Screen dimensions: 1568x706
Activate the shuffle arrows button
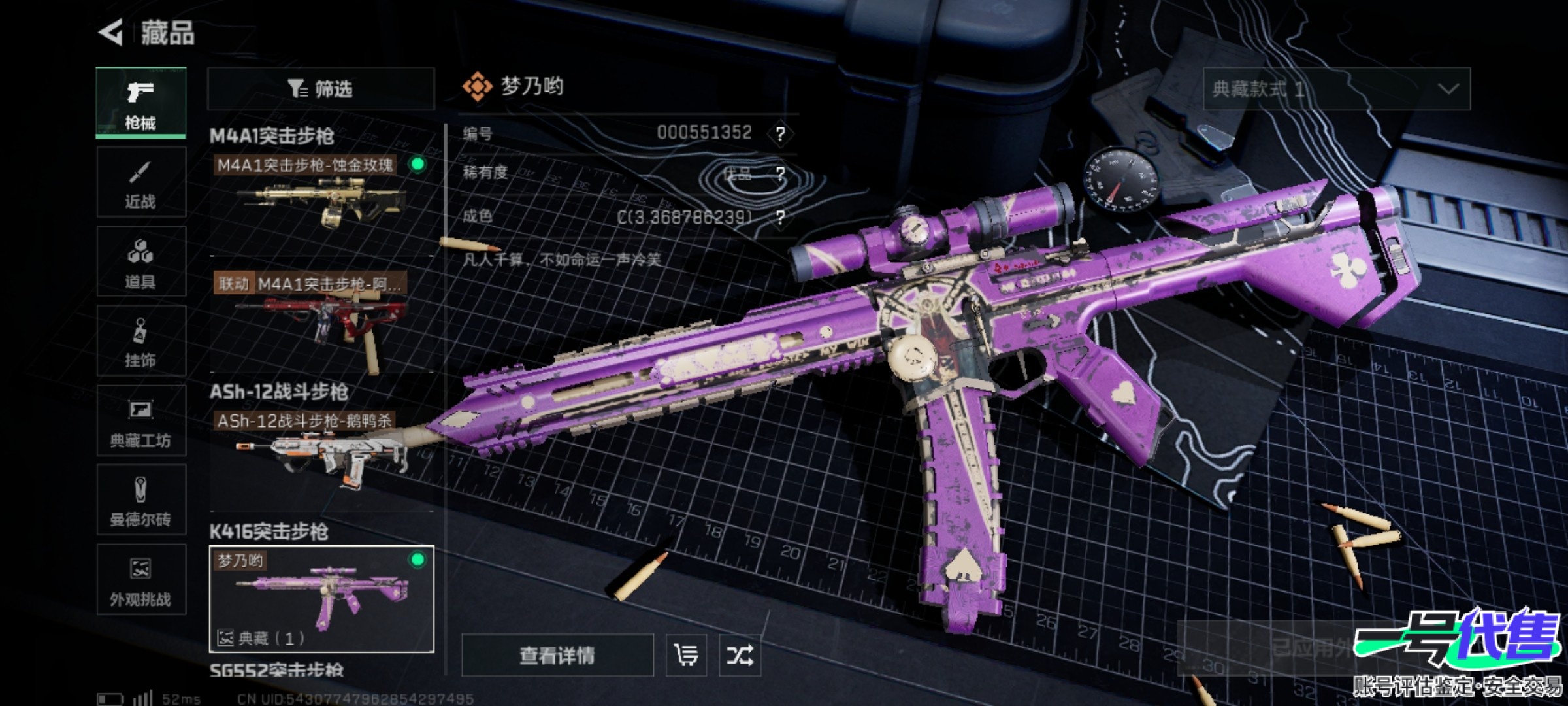coord(740,655)
